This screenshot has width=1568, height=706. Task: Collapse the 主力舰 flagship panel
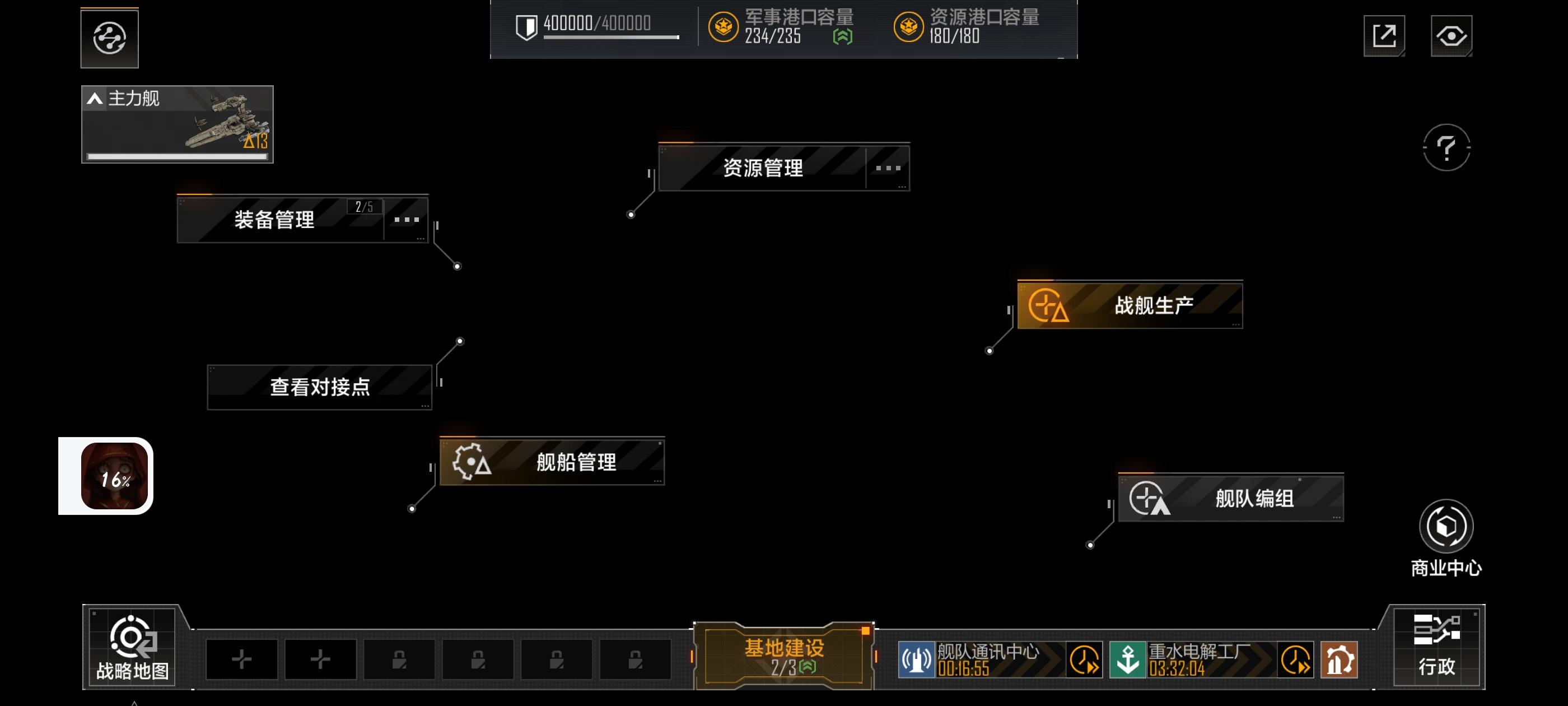(x=95, y=98)
